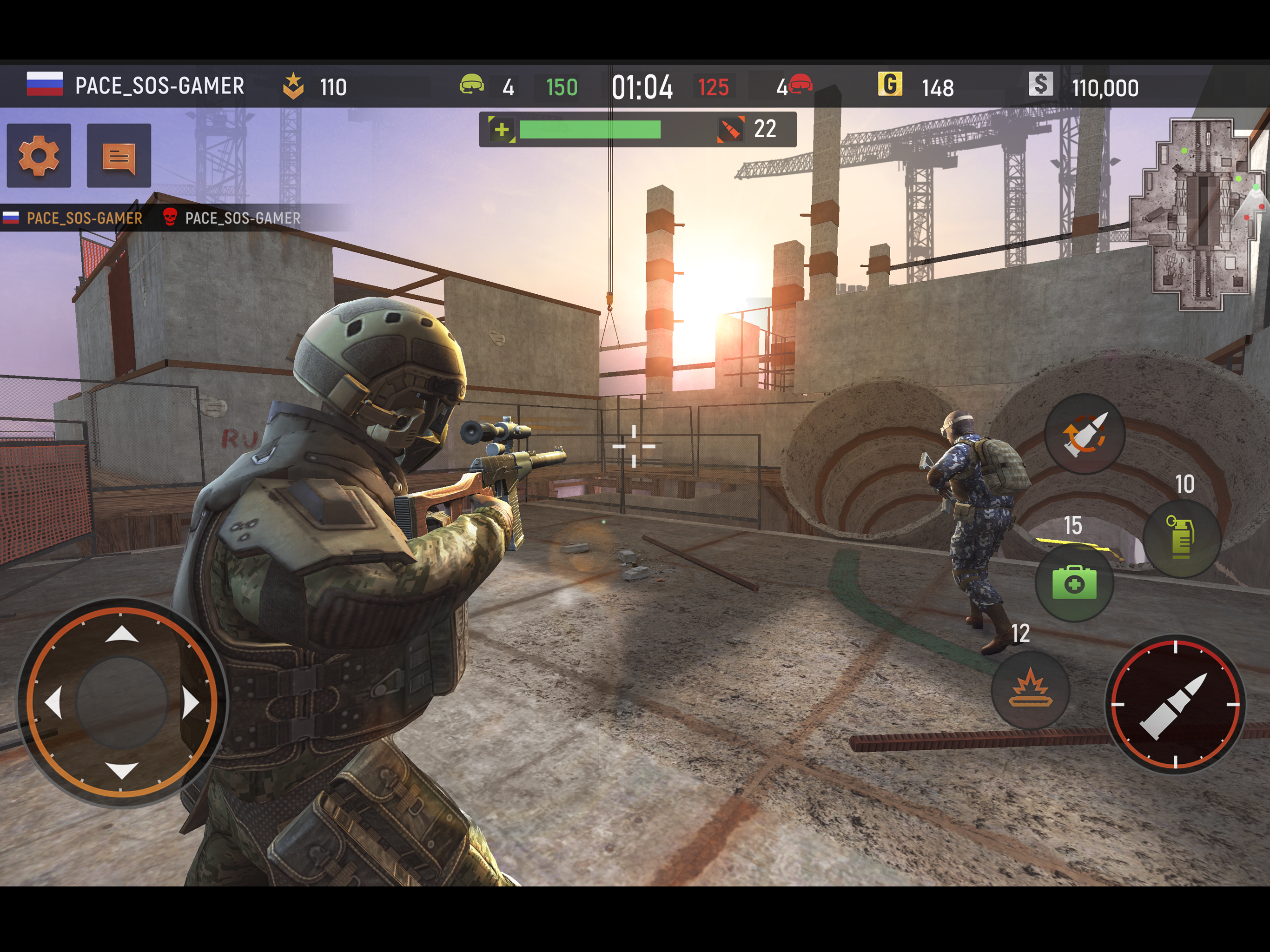This screenshot has width=1270, height=952.
Task: Open settings with the orange gear button
Action: pos(39,156)
